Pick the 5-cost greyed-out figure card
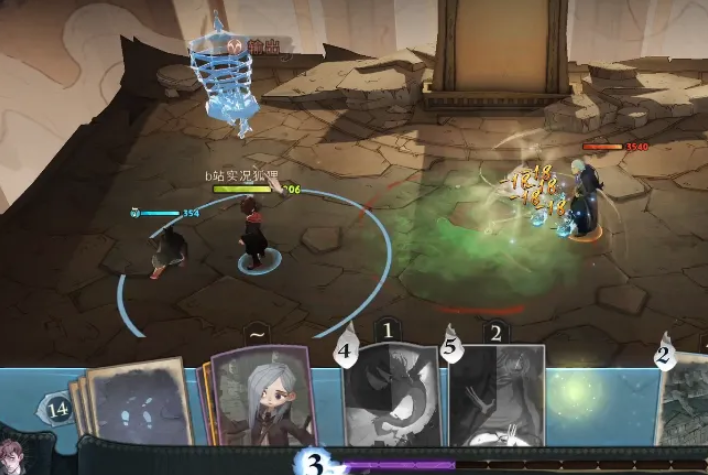This screenshot has width=708, height=475. (497, 396)
